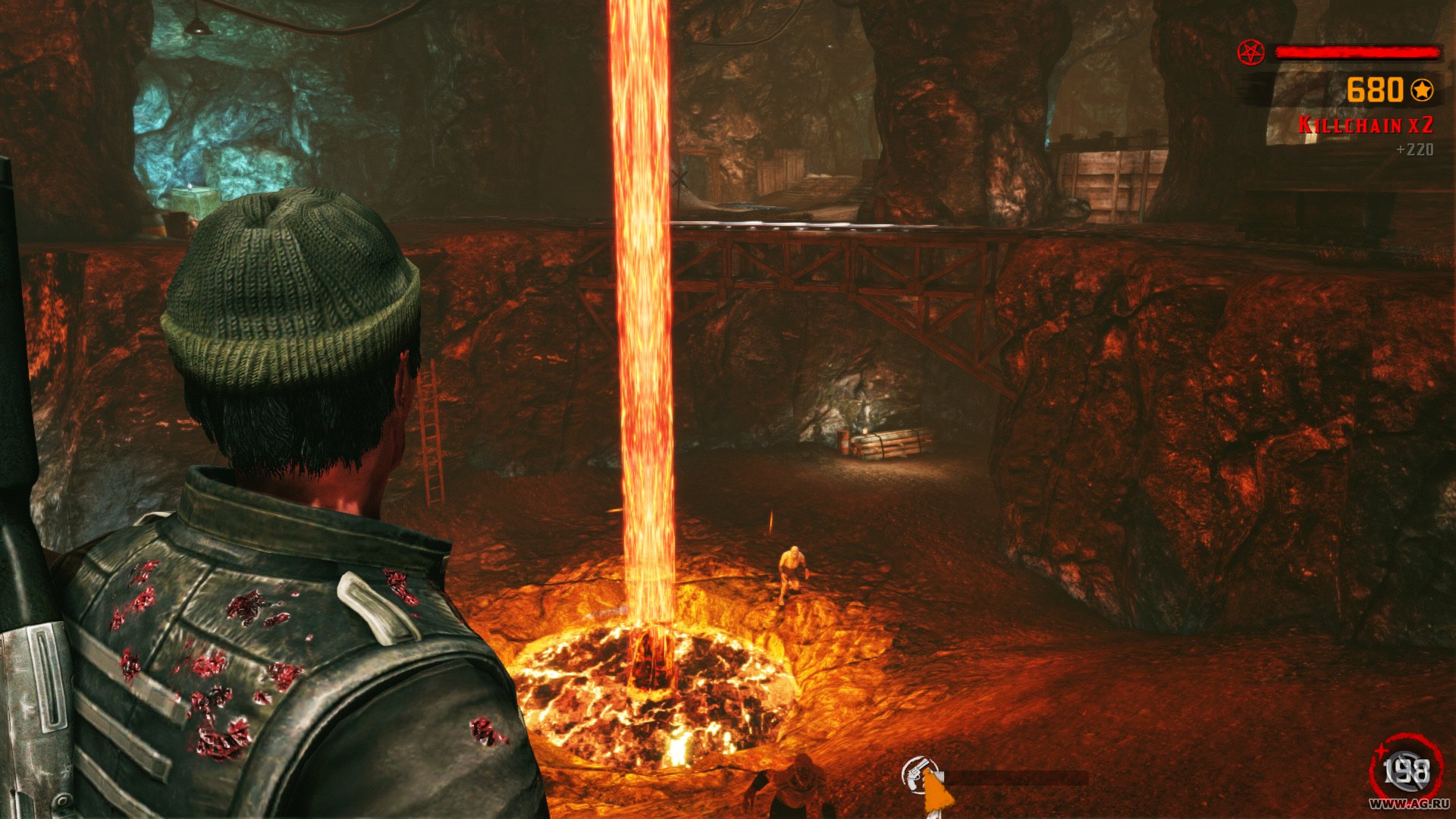Click the score value 680

coord(1373,90)
